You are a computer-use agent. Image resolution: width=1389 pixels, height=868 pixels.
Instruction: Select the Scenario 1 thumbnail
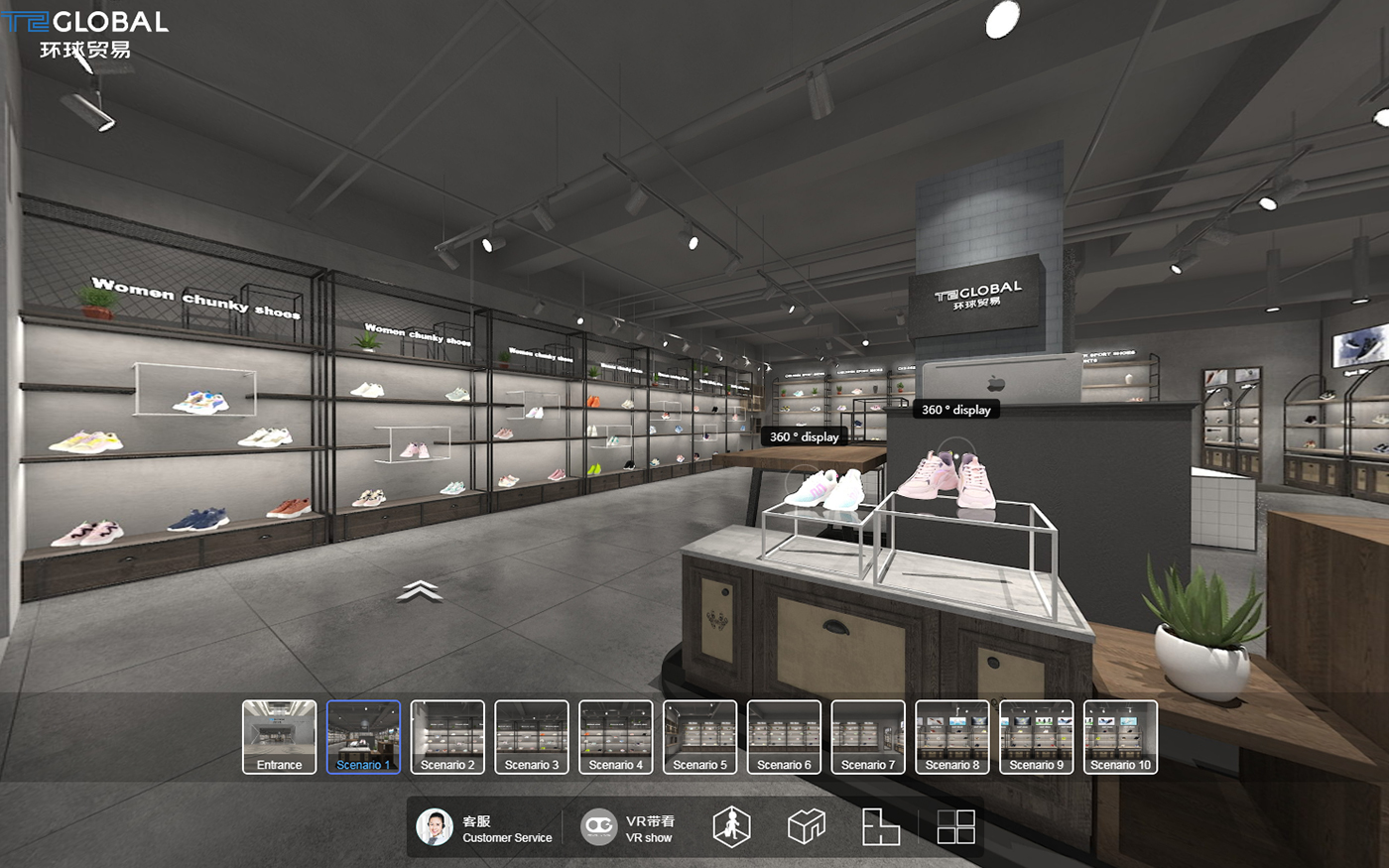coord(363,736)
